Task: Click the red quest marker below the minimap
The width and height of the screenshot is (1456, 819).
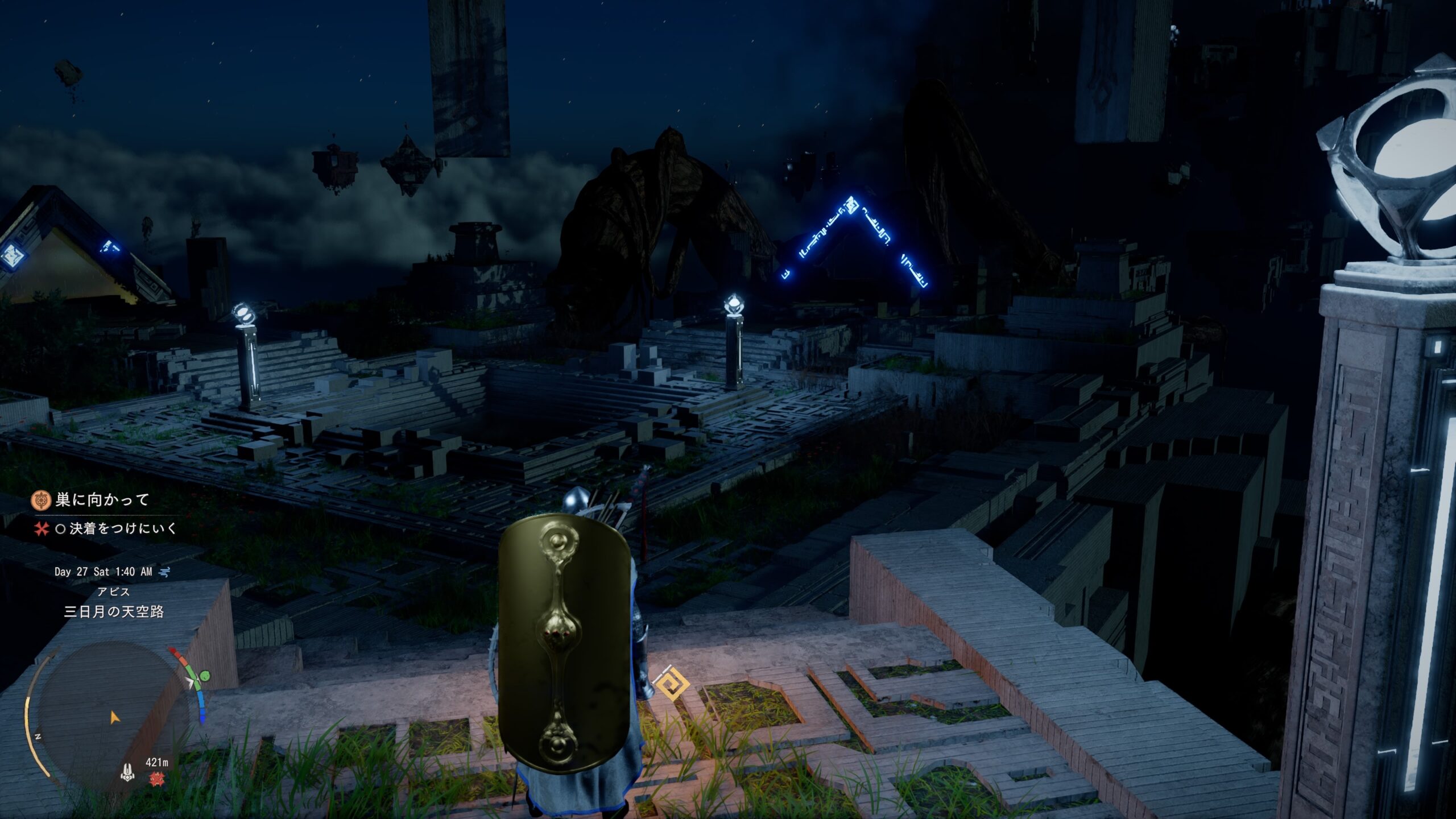Action: tap(156, 779)
